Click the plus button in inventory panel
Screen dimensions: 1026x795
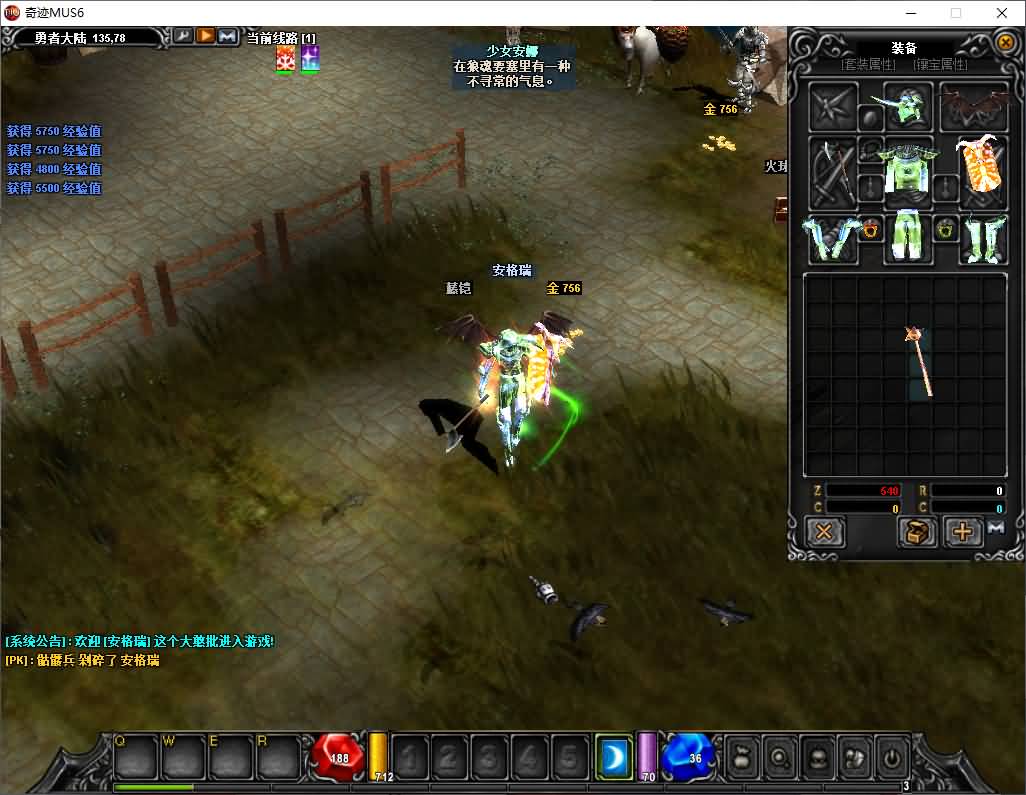(962, 531)
